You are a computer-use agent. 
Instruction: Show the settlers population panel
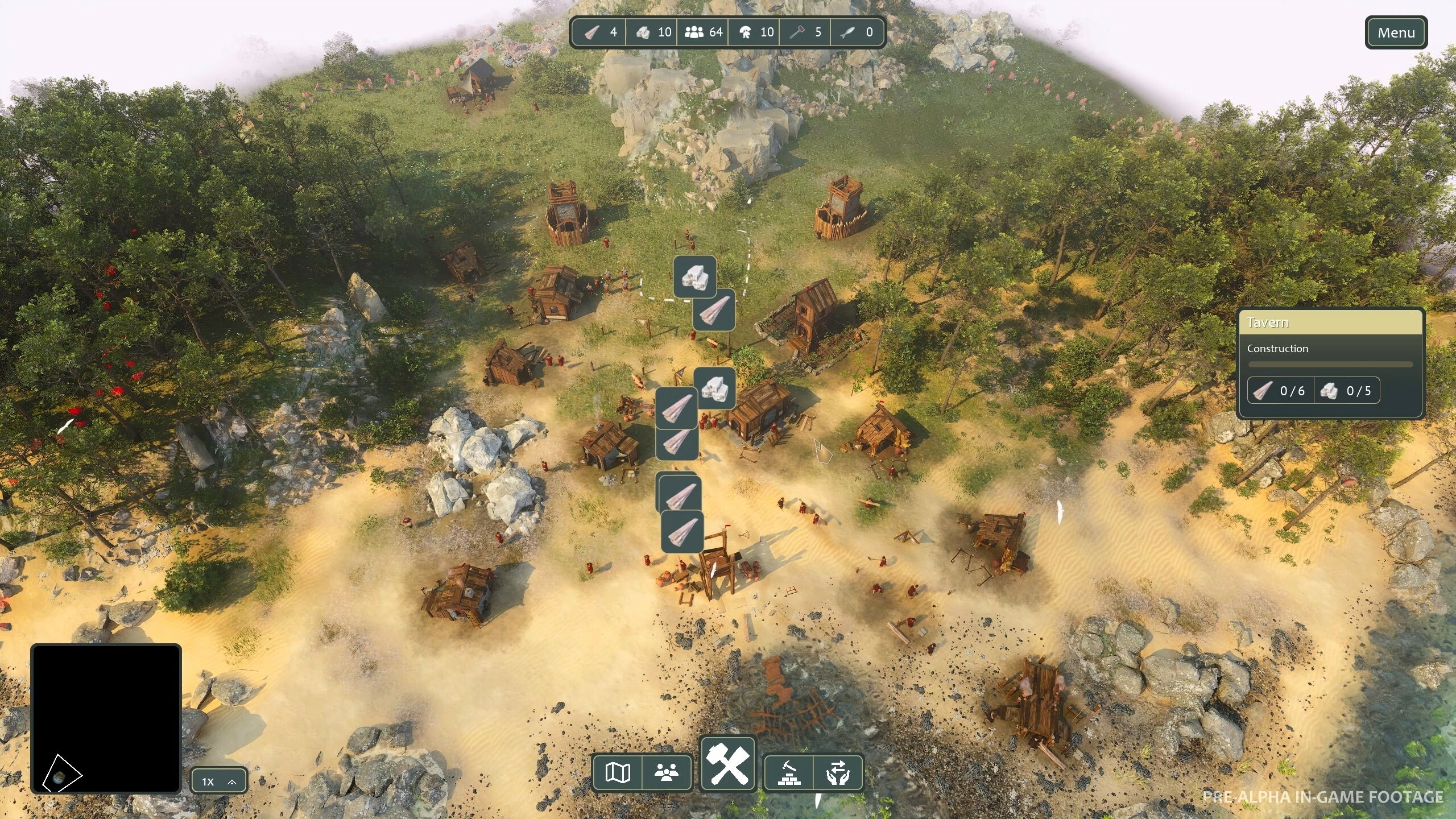coord(667,772)
